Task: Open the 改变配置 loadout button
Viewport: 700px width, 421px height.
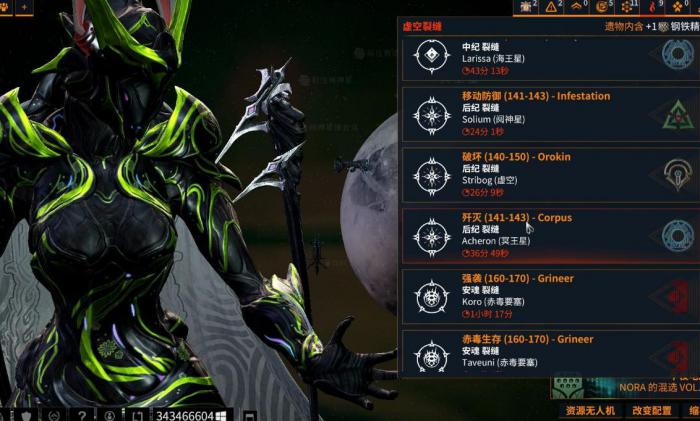Action: (x=651, y=411)
